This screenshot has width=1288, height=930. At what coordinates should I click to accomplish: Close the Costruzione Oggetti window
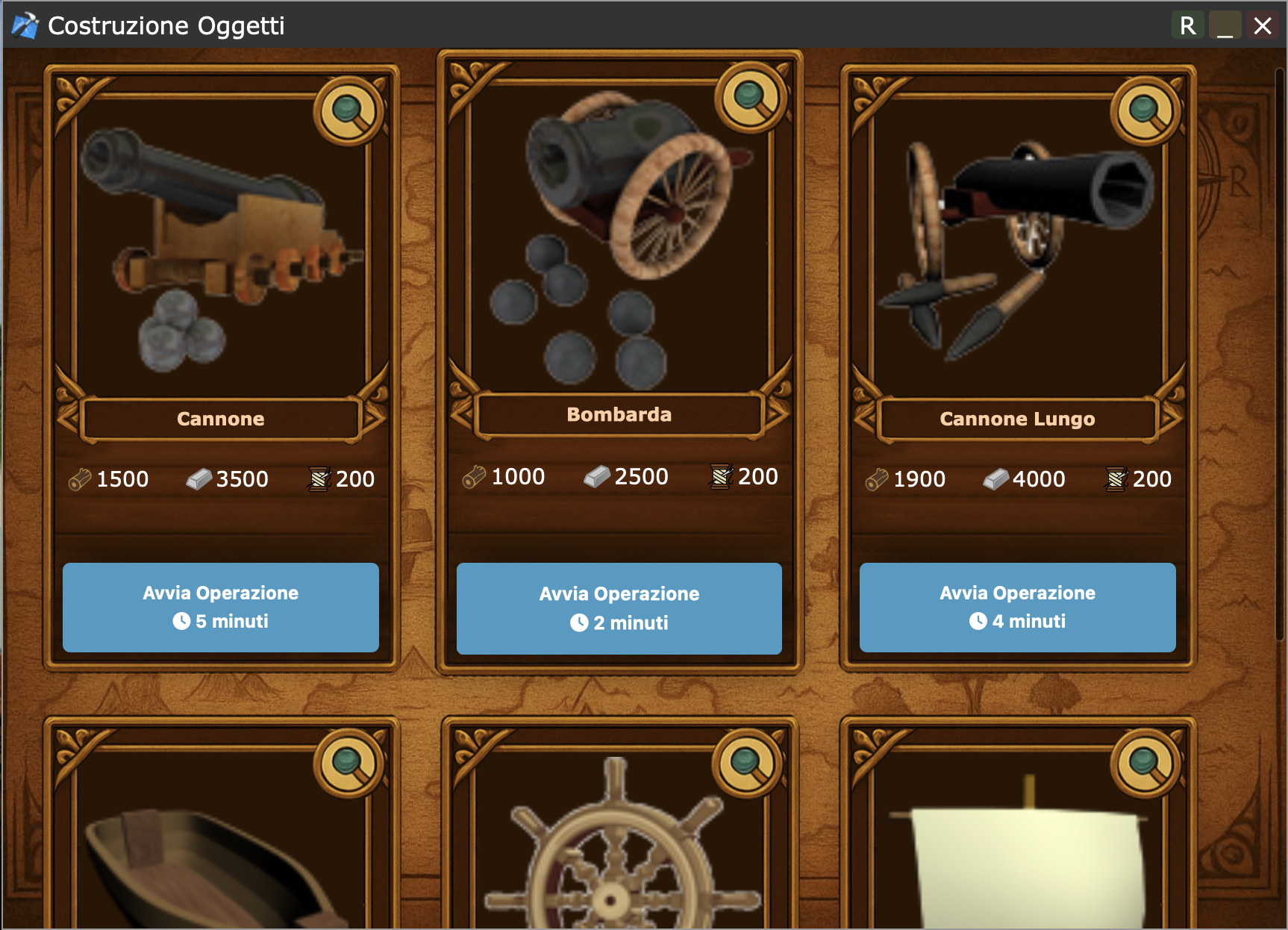tap(1263, 26)
